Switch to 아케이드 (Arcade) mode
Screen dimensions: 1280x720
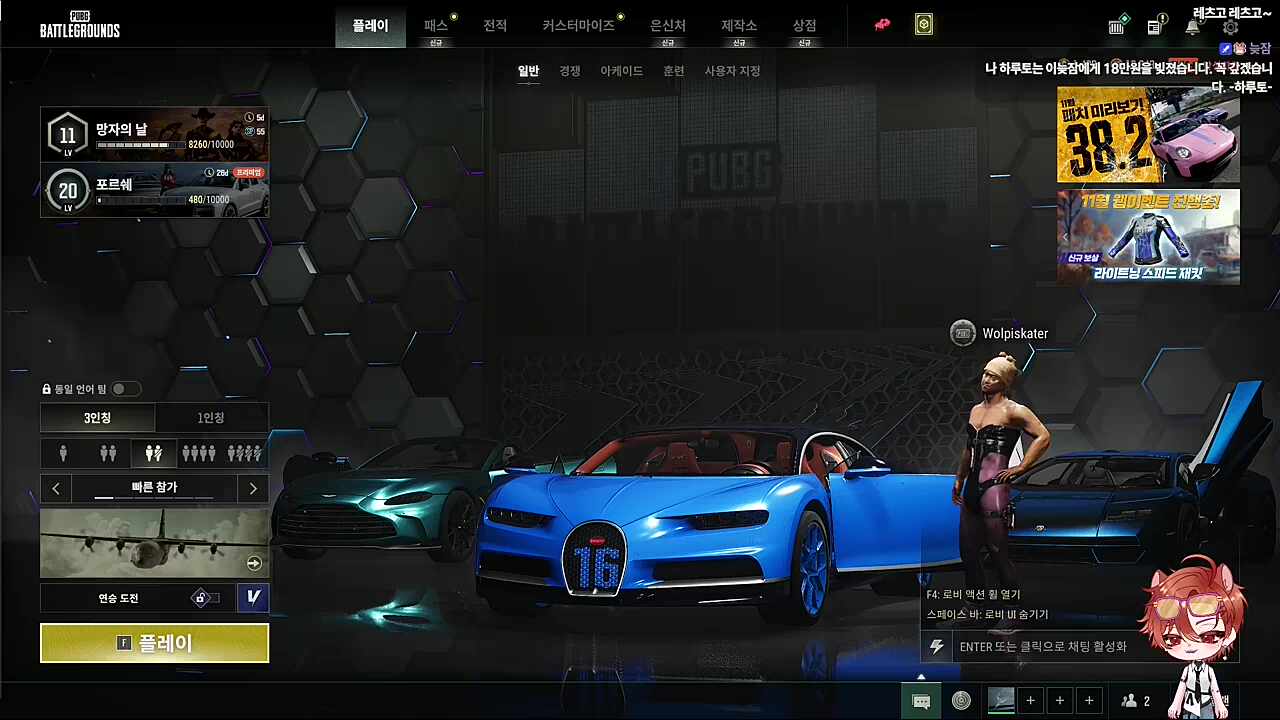(621, 71)
